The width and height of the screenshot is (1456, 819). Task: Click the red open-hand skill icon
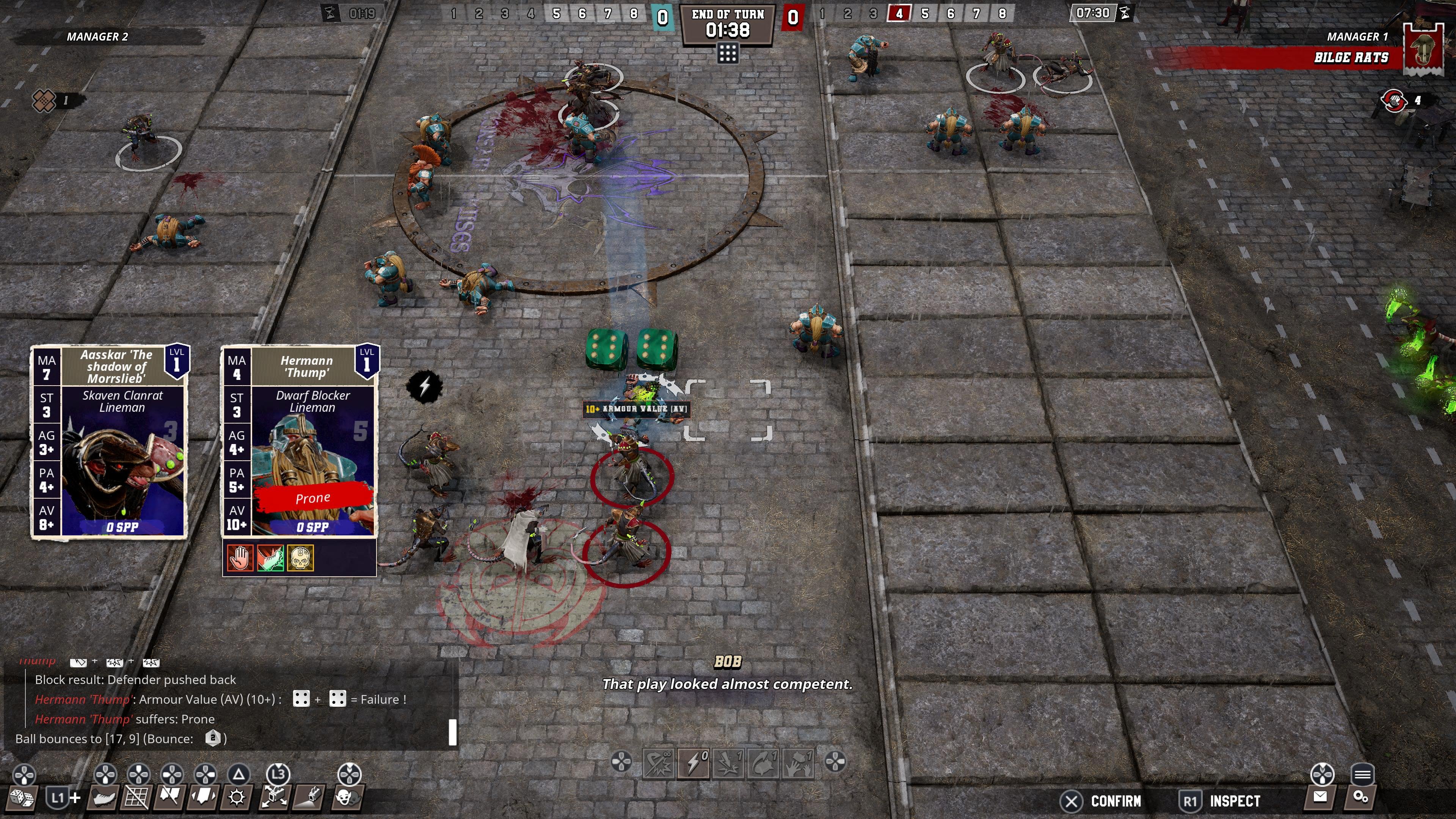point(239,559)
